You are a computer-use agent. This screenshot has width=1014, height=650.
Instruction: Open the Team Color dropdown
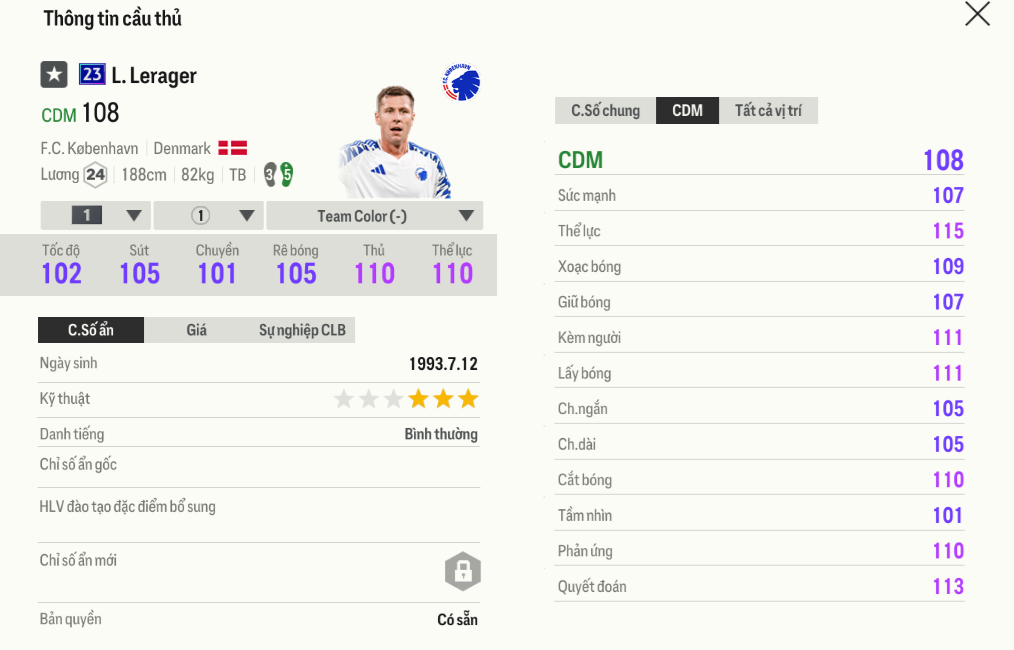click(375, 216)
